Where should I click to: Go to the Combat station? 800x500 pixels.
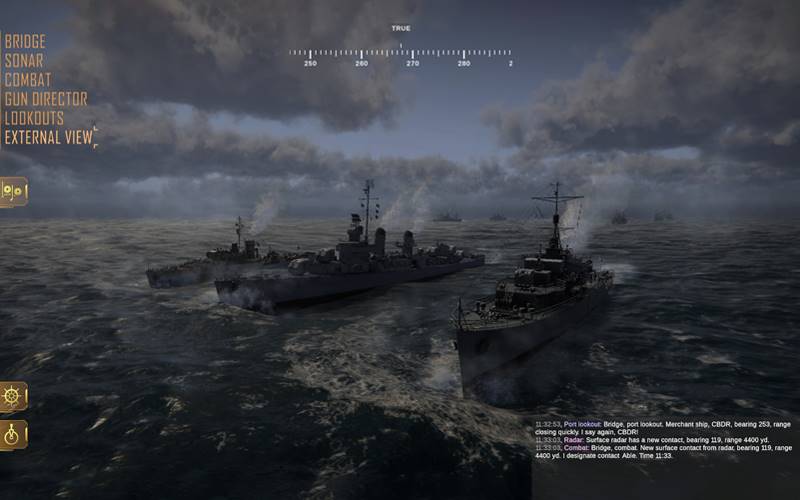(x=28, y=80)
